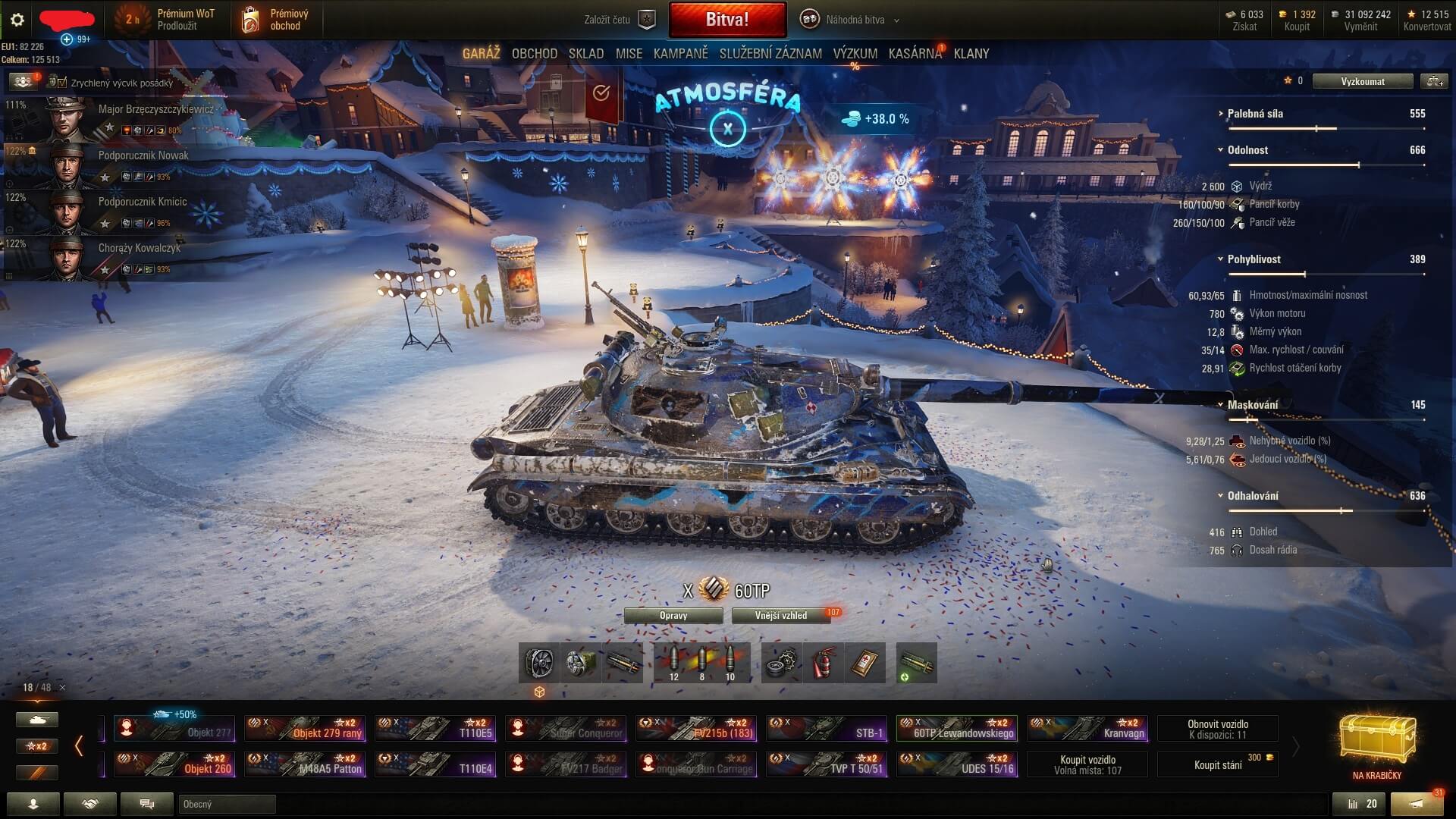Open the VÝZKUM research tab

click(x=855, y=54)
